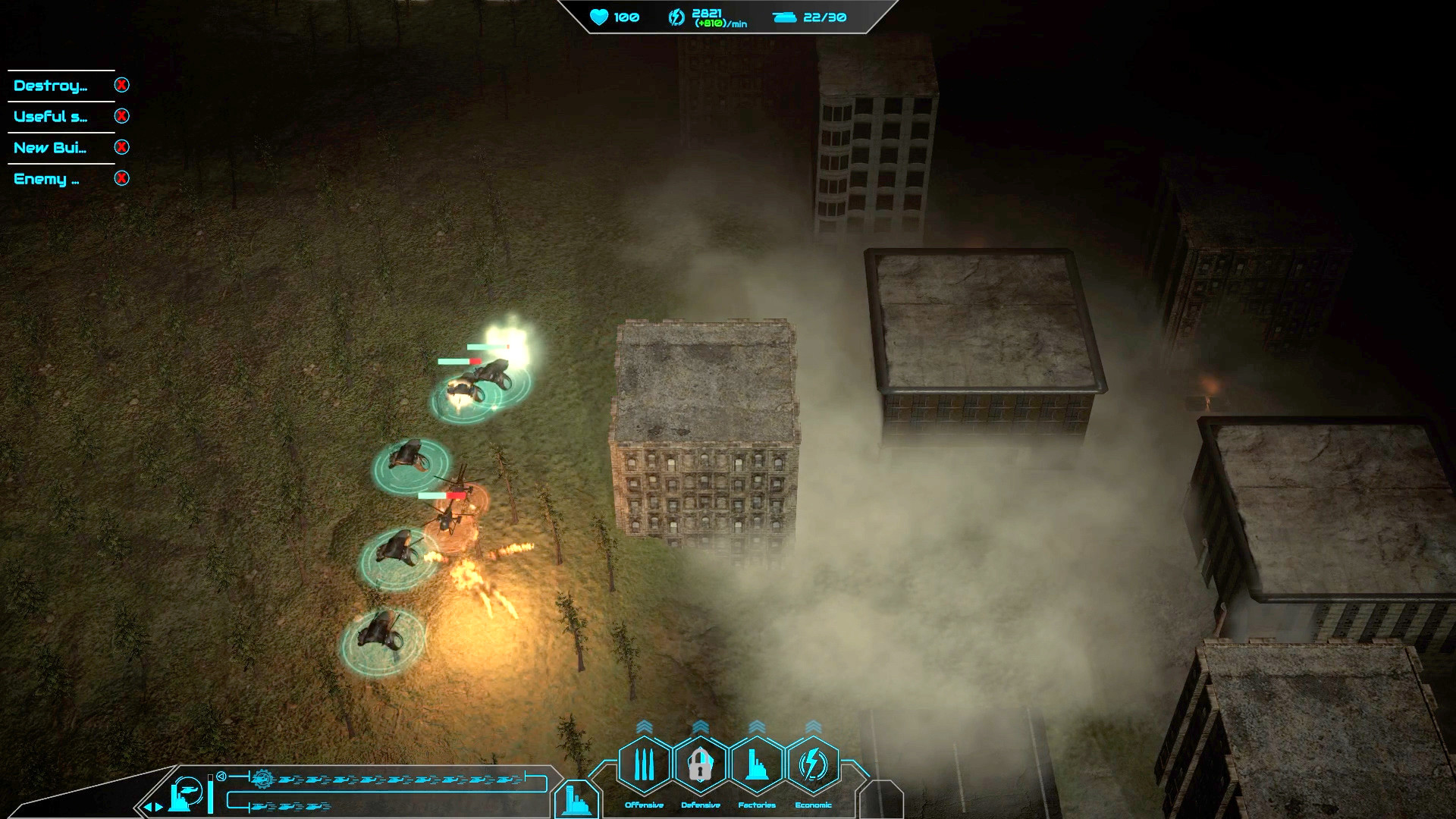The height and width of the screenshot is (819, 1456).
Task: Click the energy lightning icon in top resource bar
Action: click(675, 17)
